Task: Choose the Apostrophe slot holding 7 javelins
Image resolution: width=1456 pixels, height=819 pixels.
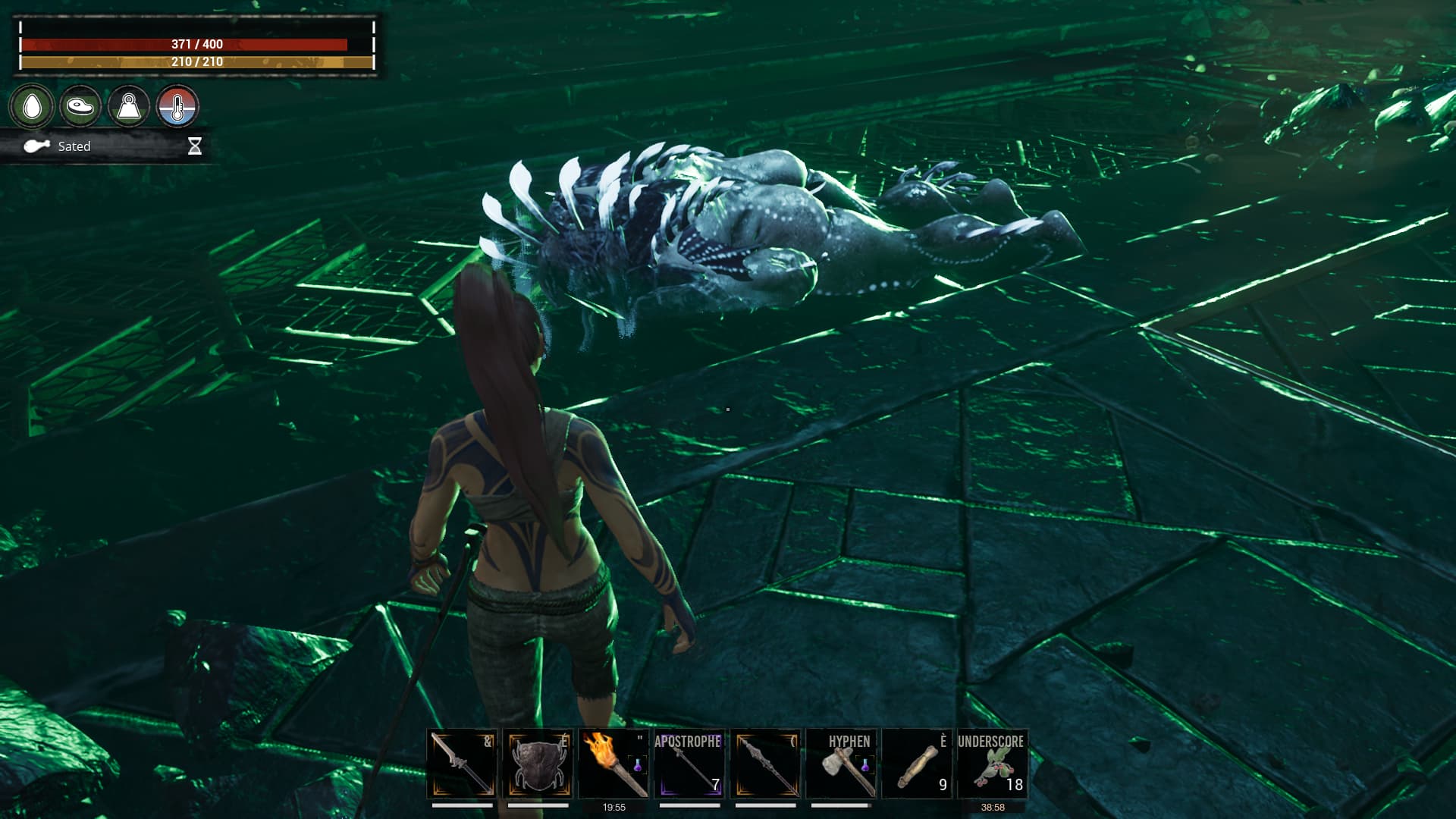Action: pos(689,764)
